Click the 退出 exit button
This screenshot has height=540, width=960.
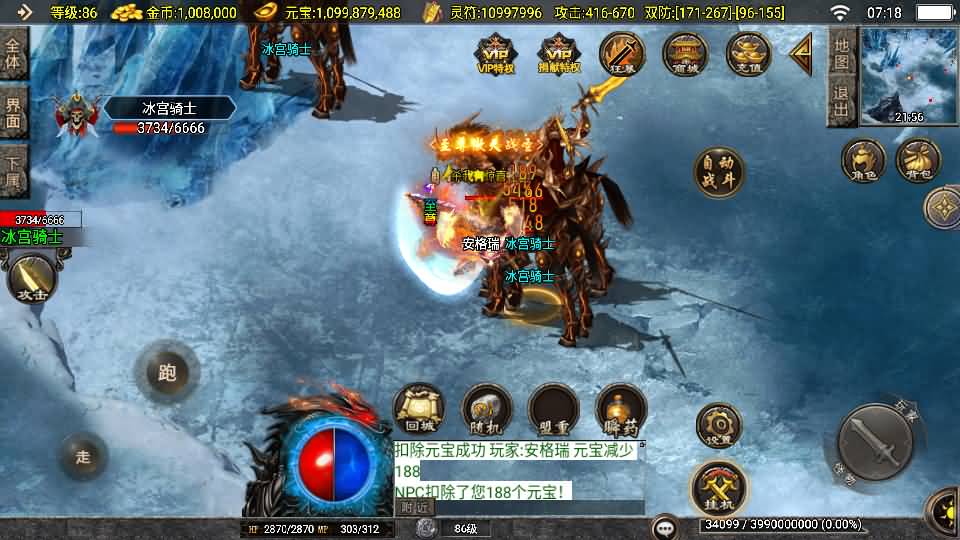coord(842,102)
